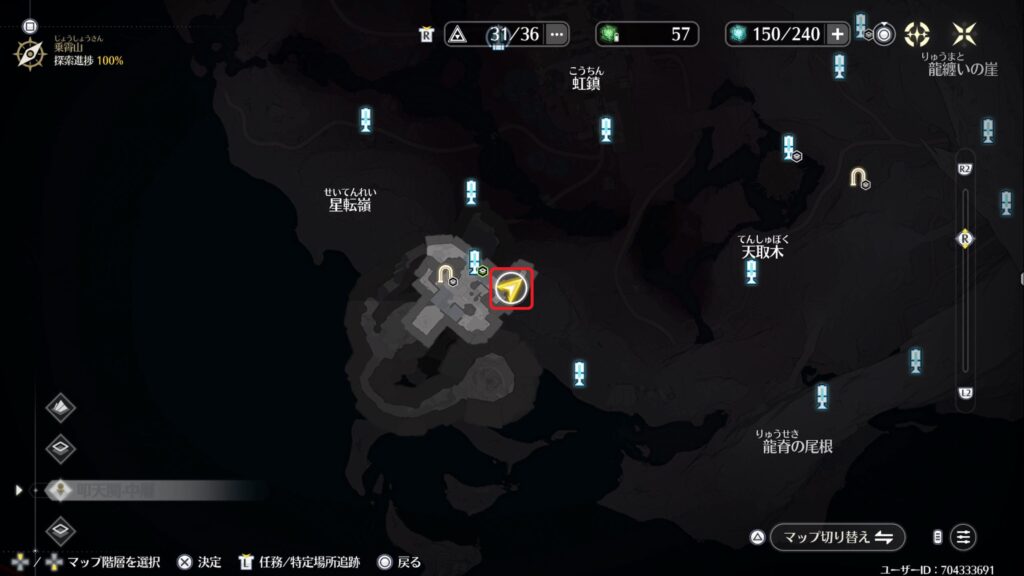The image size is (1024, 576).
Task: Add Waveplates with the plus button
Action: click(x=837, y=34)
